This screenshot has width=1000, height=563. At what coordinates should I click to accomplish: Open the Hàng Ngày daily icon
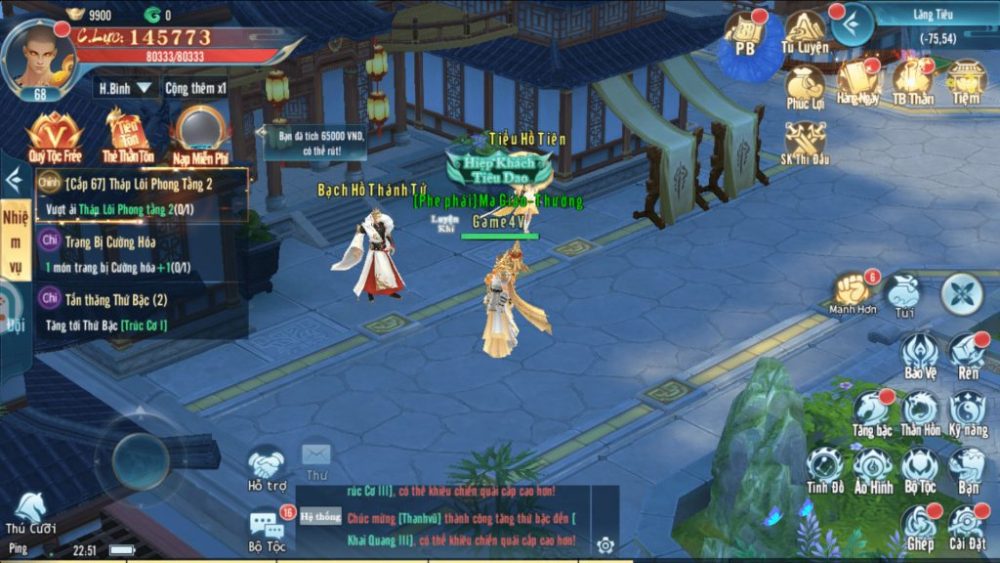click(x=858, y=80)
